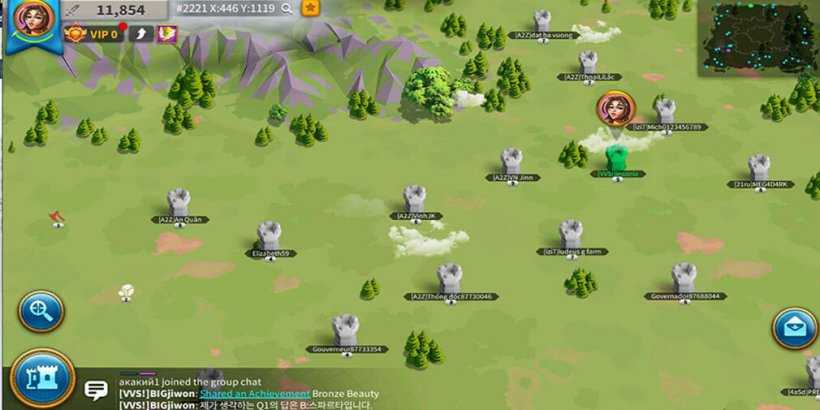Select the commander portrait marker on map

(614, 107)
